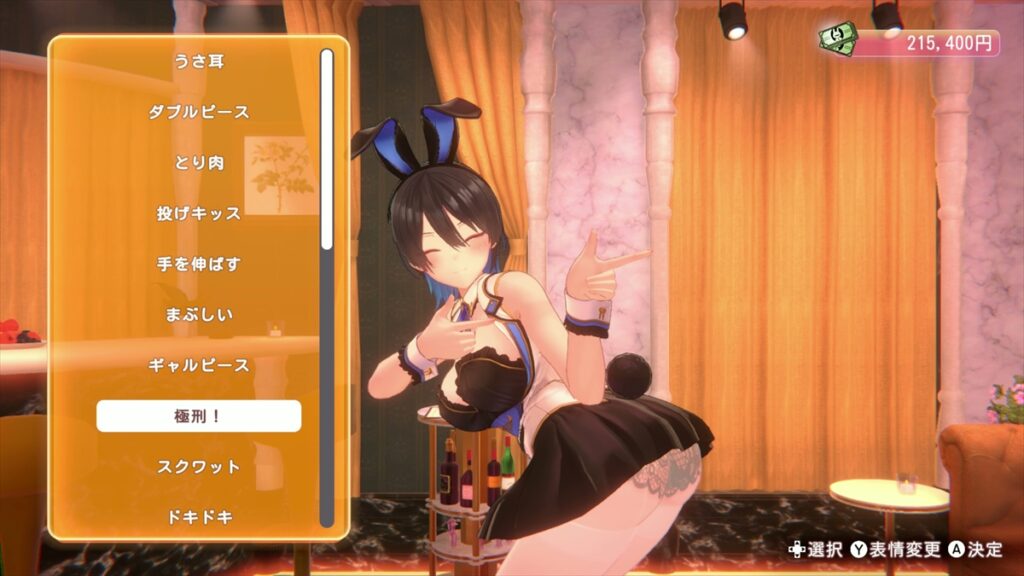This screenshot has width=1024, height=576.
Task: Choose the ドキドキ pose entry
Action: pos(198,517)
